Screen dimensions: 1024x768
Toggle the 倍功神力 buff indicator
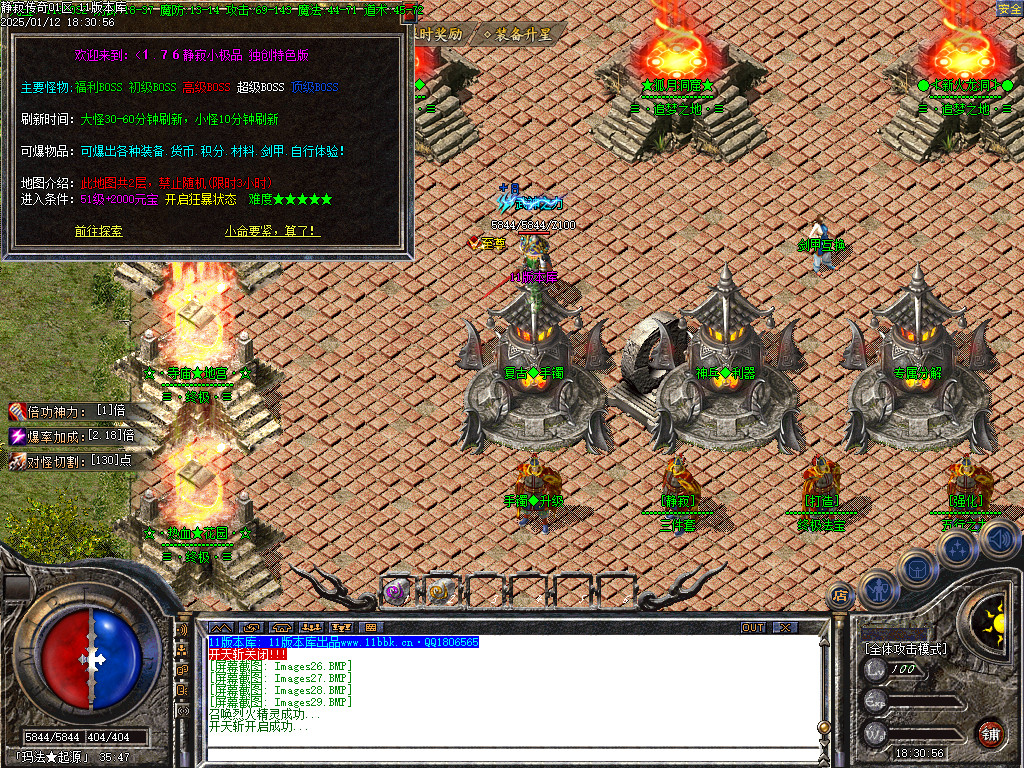(x=70, y=411)
